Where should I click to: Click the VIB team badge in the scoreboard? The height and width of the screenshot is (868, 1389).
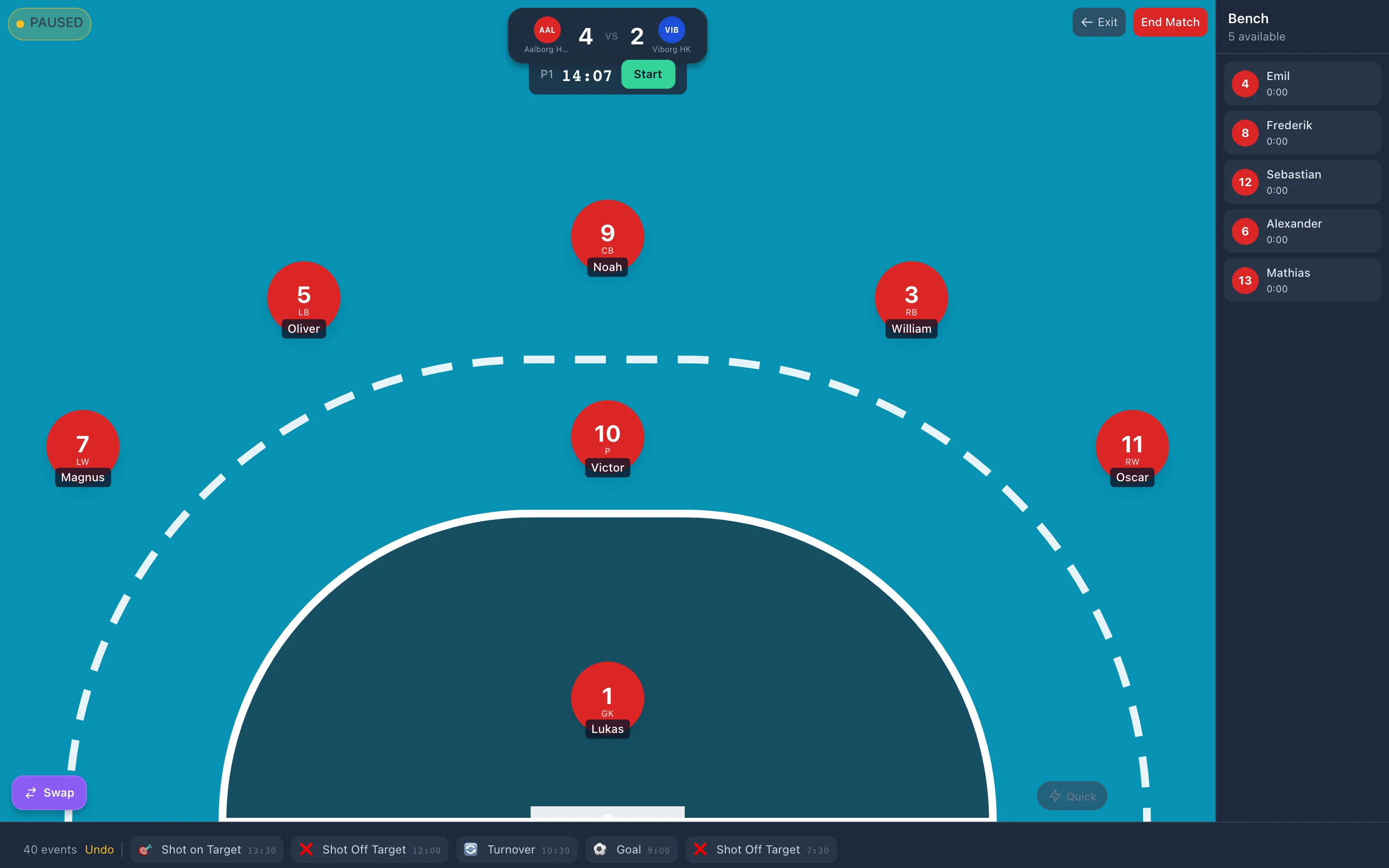(671, 30)
